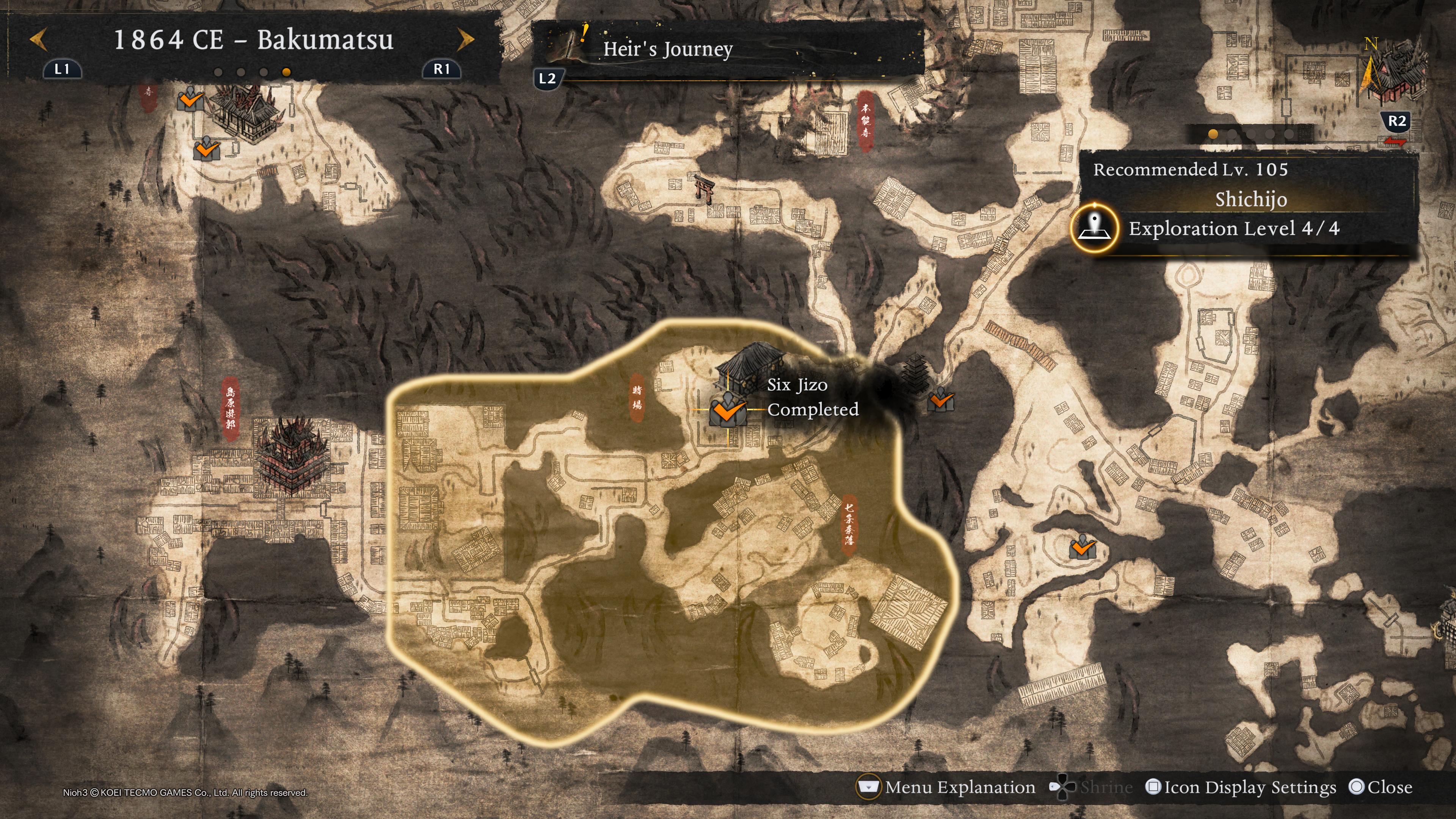The width and height of the screenshot is (1456, 819).
Task: Open Icon Display Settings
Action: coord(1241,788)
